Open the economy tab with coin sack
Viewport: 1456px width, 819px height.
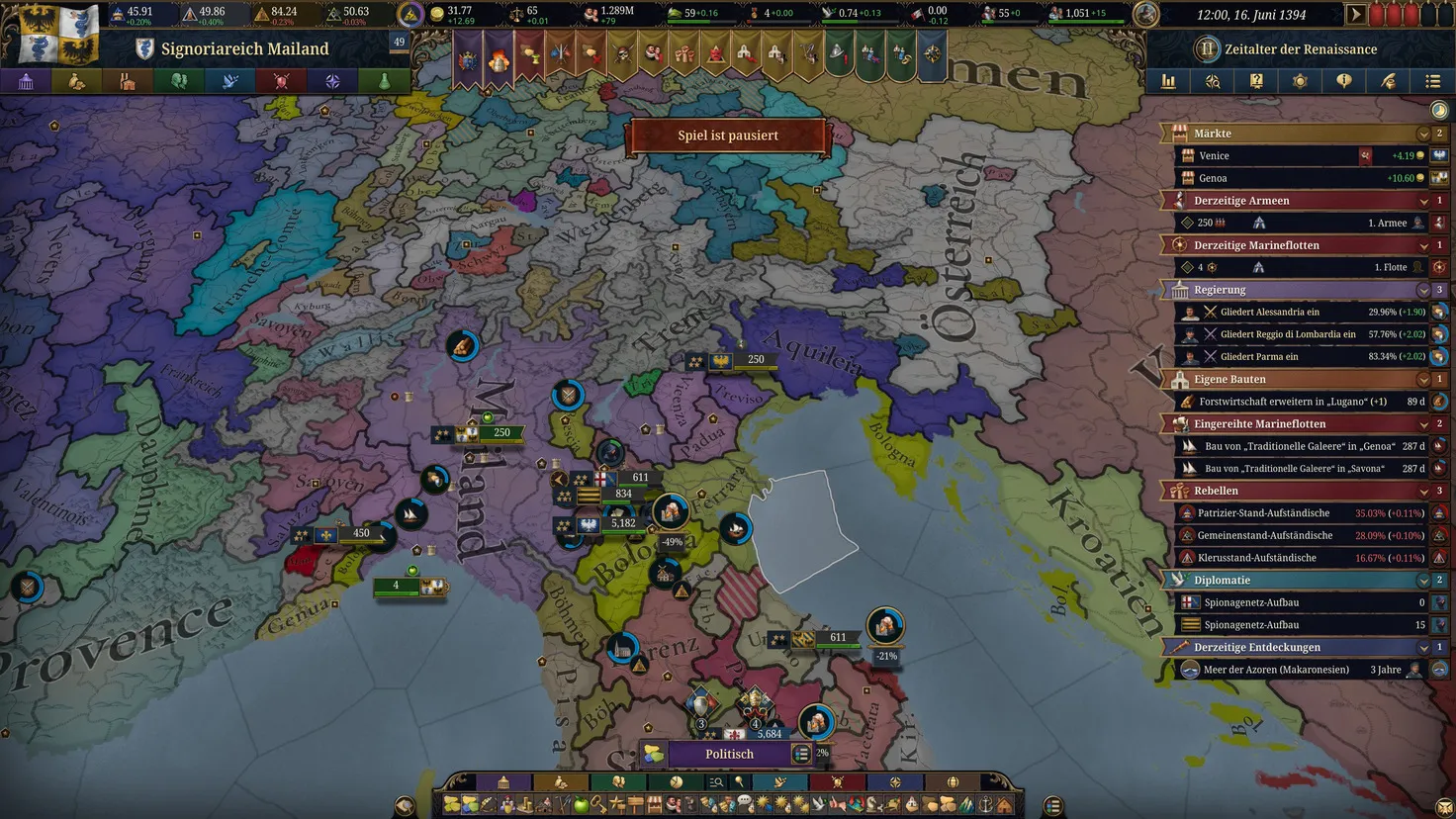[x=77, y=82]
